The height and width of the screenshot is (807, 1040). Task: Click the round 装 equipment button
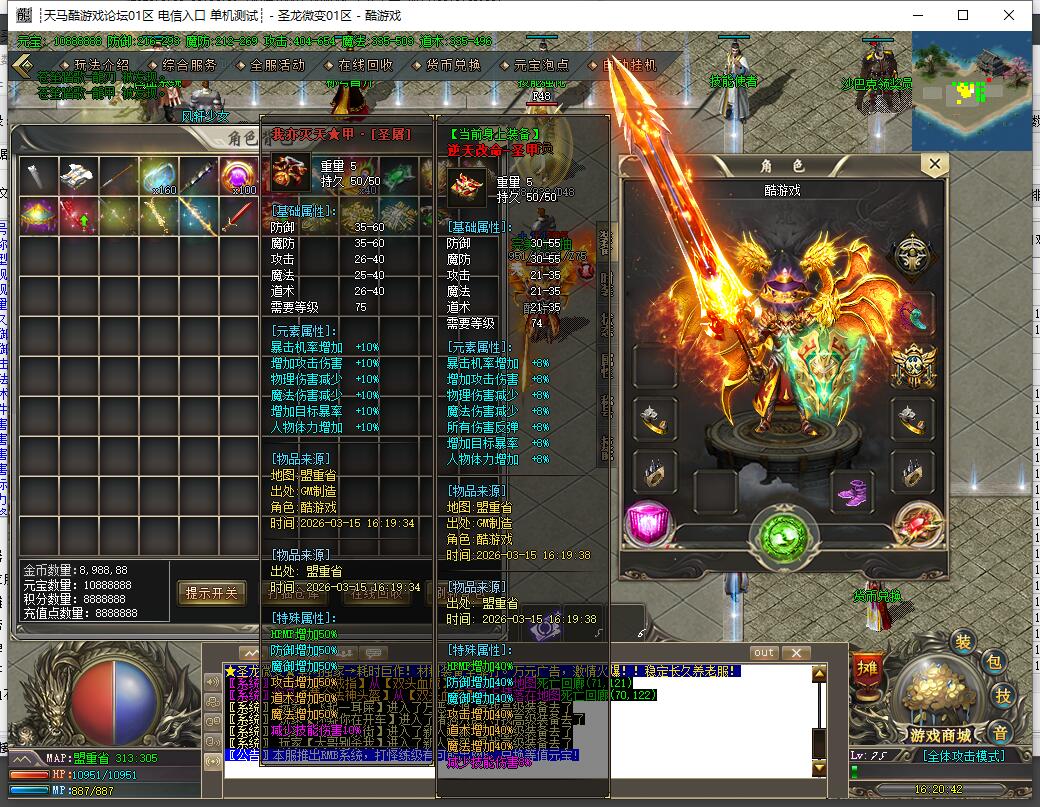[963, 641]
